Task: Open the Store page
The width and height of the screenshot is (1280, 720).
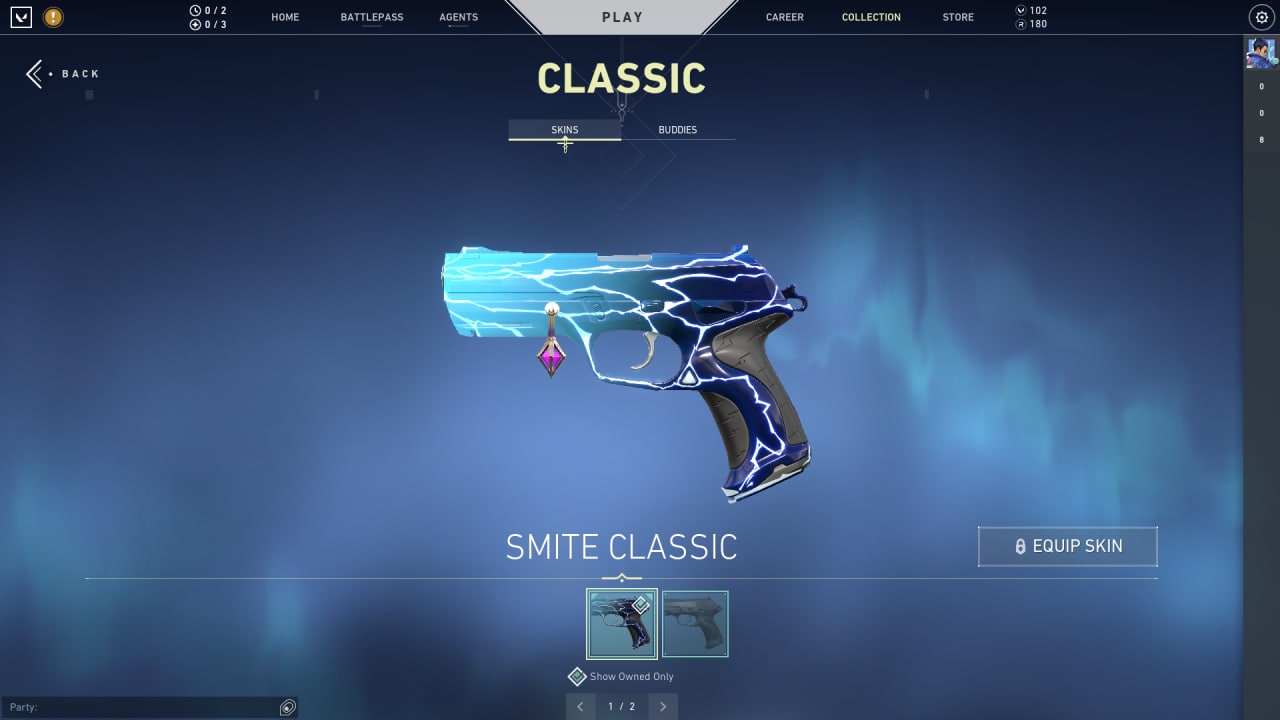Action: 958,17
